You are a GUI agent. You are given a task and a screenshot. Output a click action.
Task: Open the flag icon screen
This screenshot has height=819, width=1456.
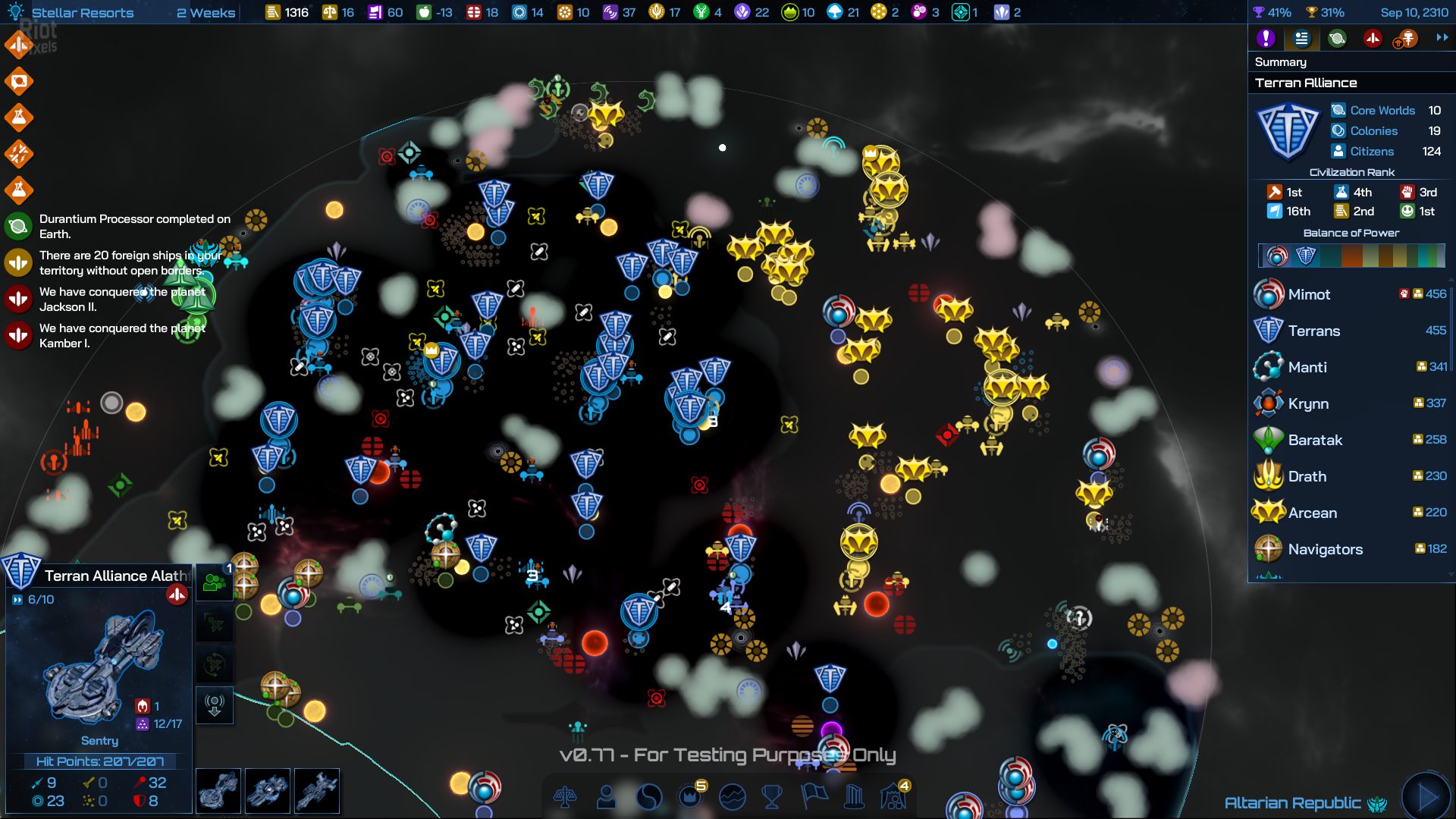(814, 795)
